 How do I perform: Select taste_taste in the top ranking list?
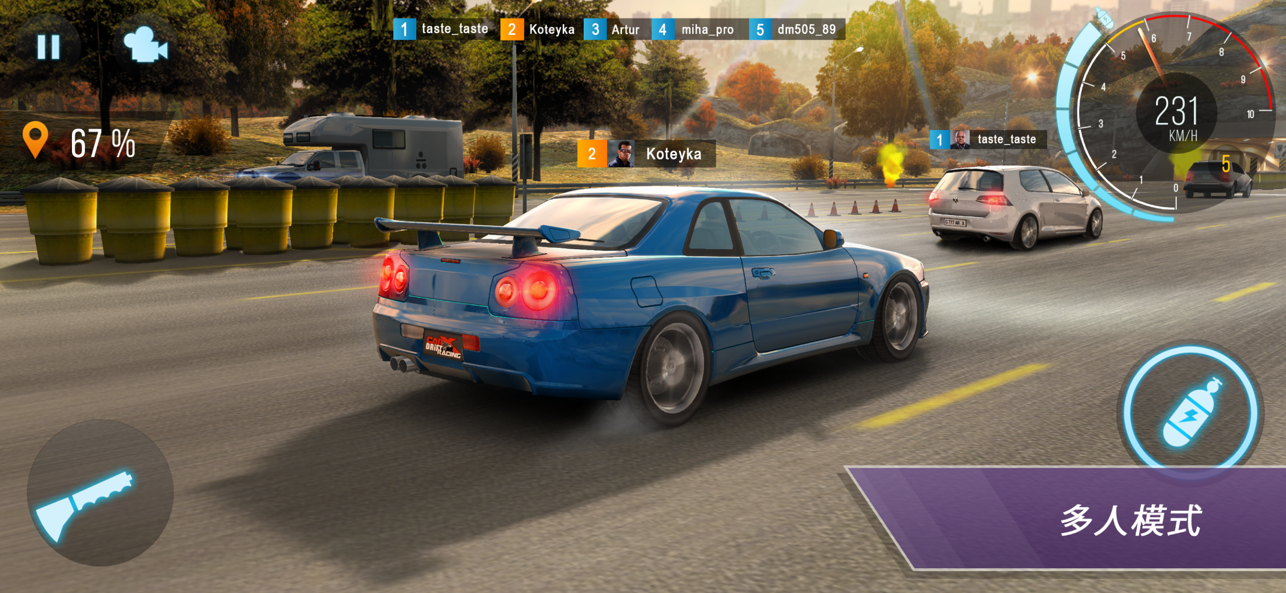coord(443,29)
